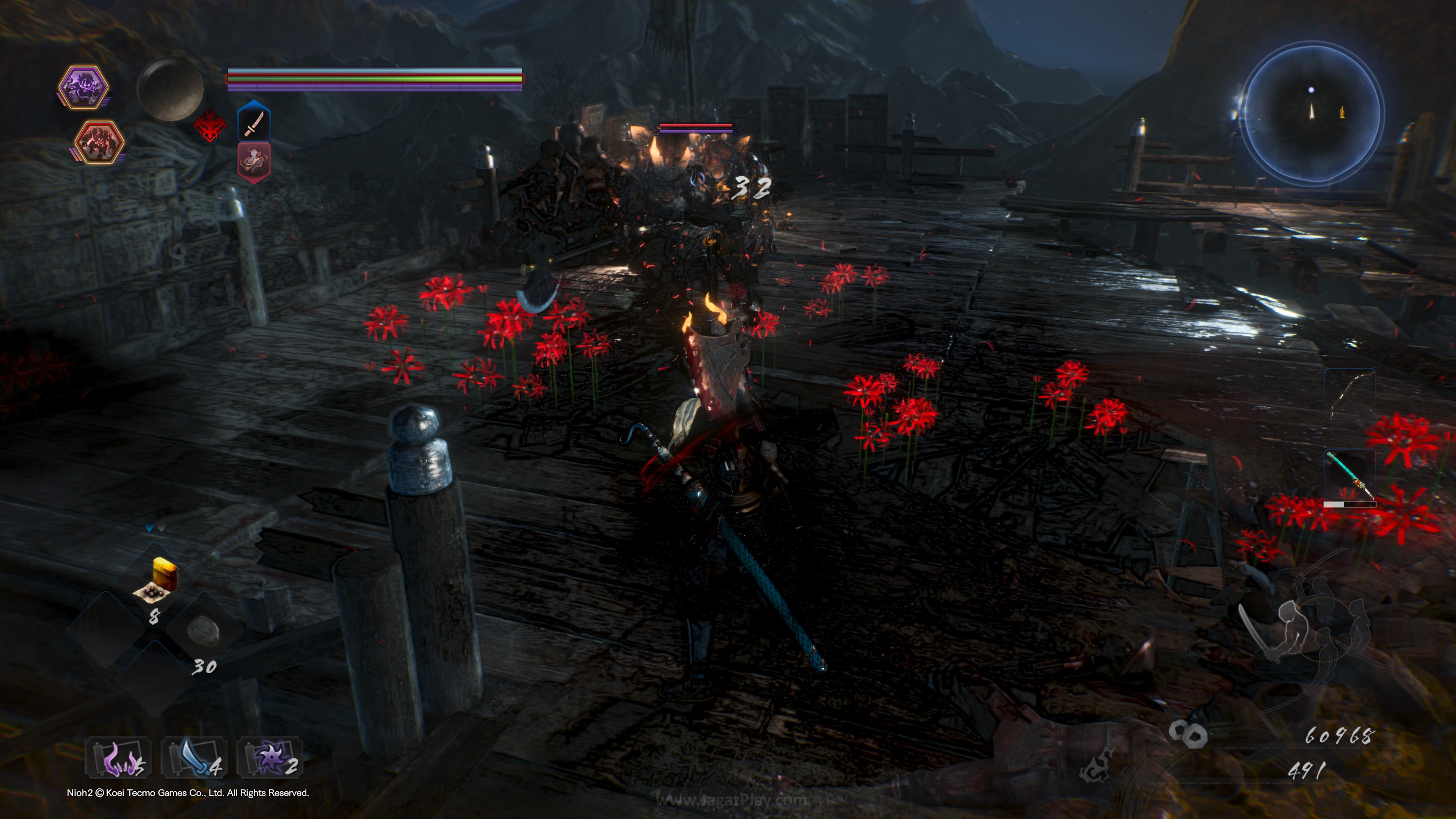Viewport: 1456px width, 819px height.
Task: Activate the red yokai ability hexagon
Action: click(x=99, y=142)
